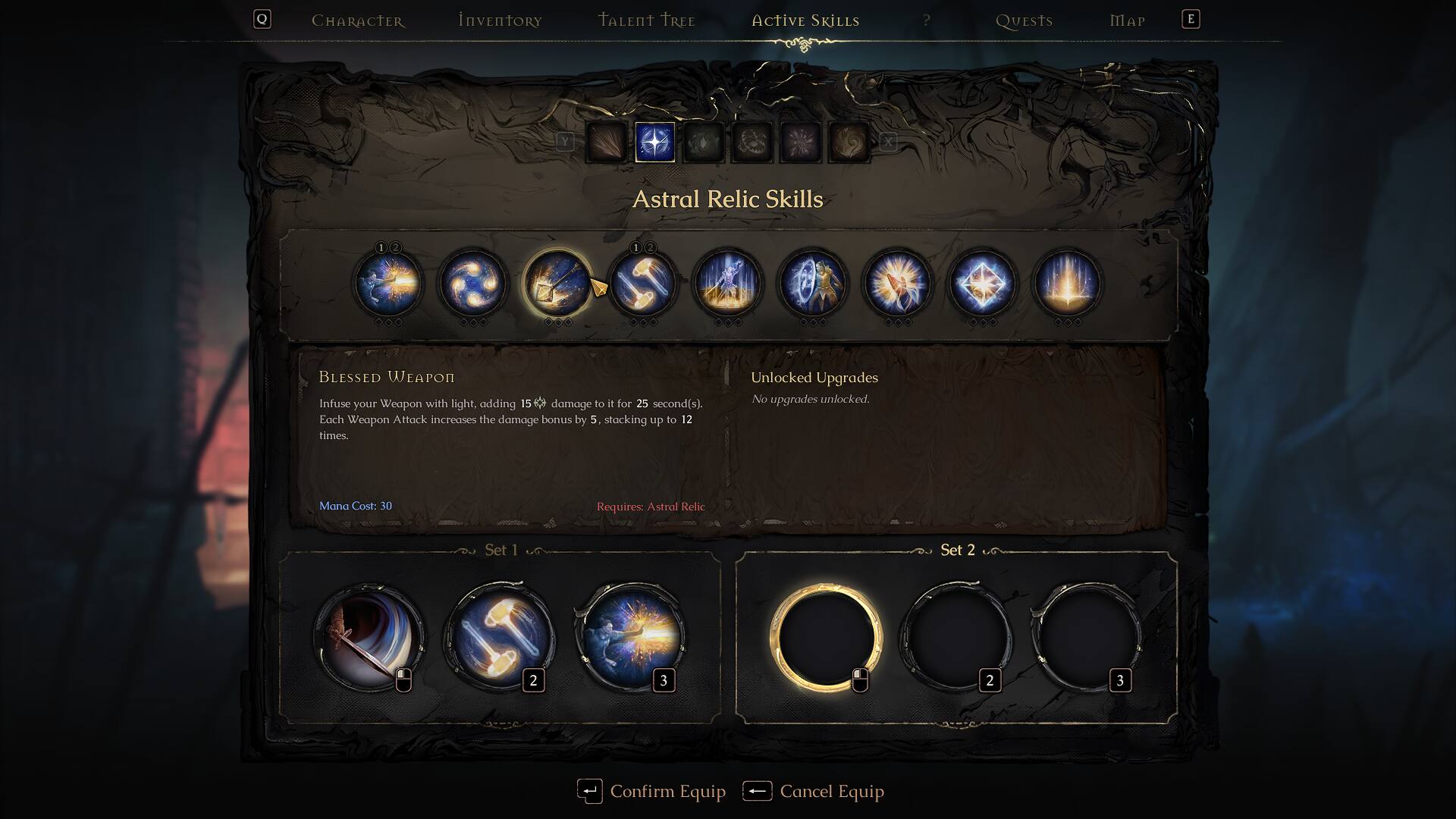Select the glowing diamond crystal skill icon

pyautogui.click(x=984, y=284)
